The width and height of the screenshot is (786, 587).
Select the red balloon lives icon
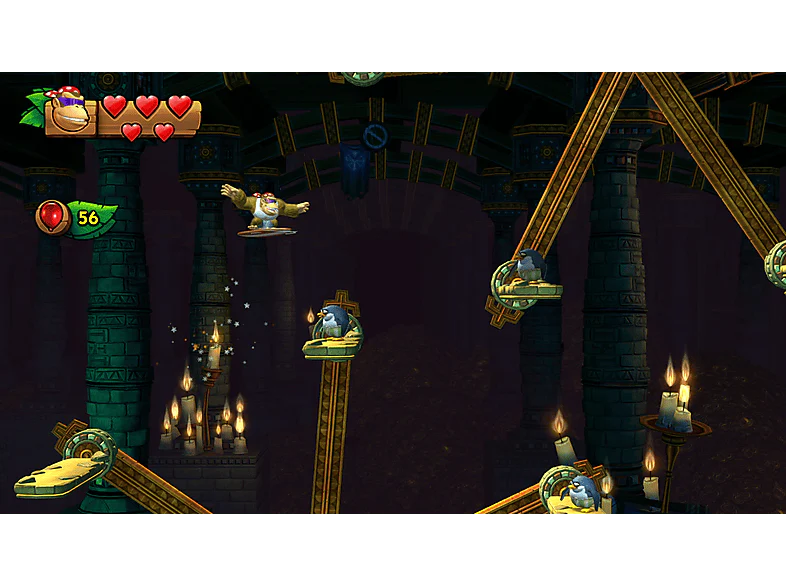tap(53, 216)
